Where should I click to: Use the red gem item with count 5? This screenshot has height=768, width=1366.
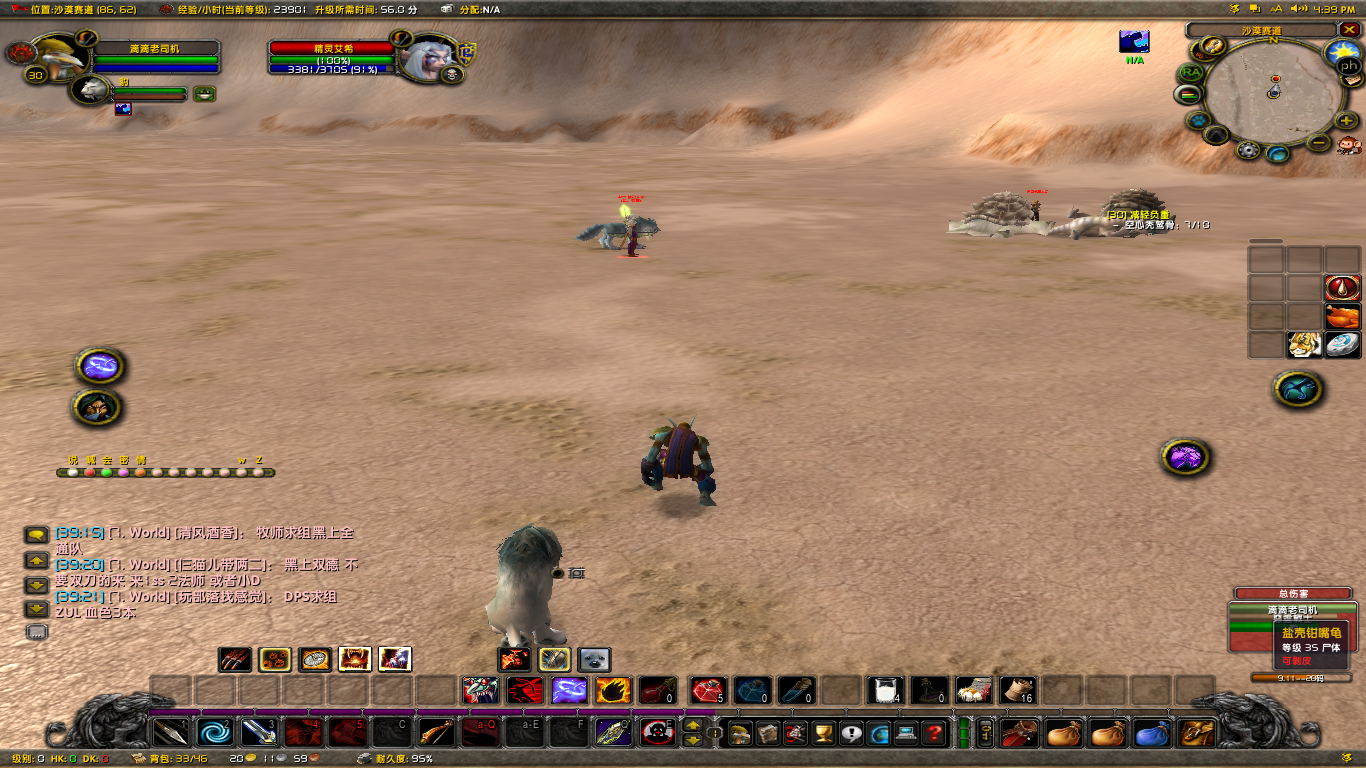(708, 690)
